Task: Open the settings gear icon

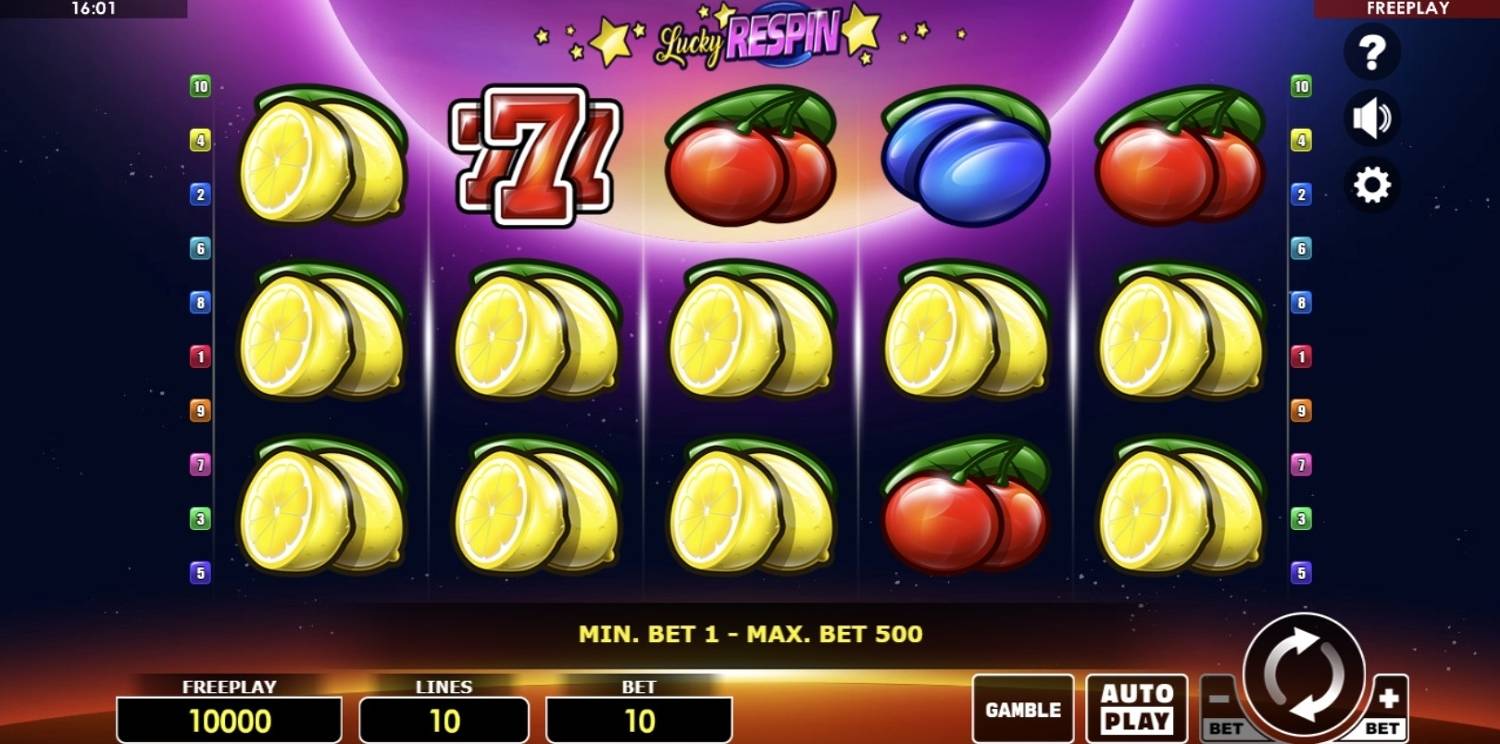Action: tap(1373, 184)
